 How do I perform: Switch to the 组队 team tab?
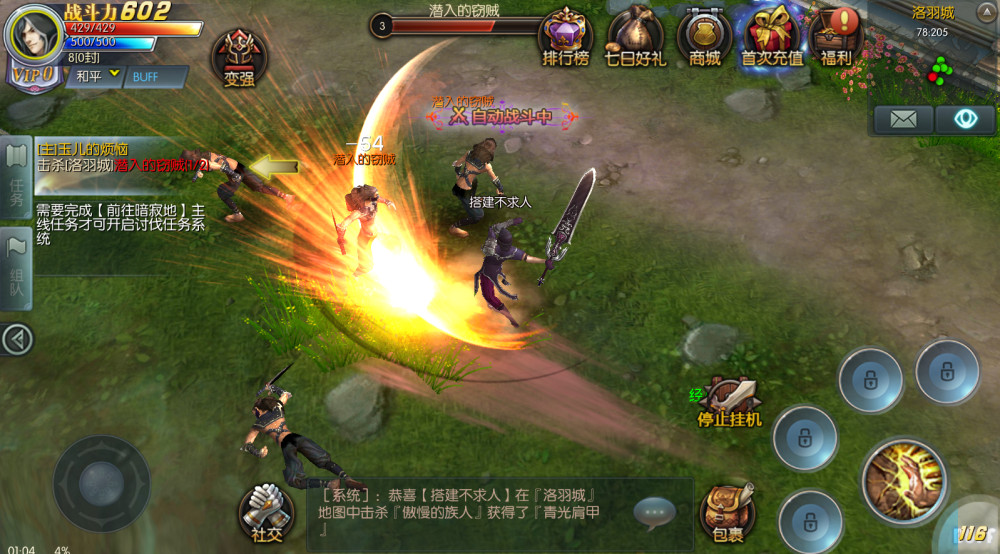[16, 268]
